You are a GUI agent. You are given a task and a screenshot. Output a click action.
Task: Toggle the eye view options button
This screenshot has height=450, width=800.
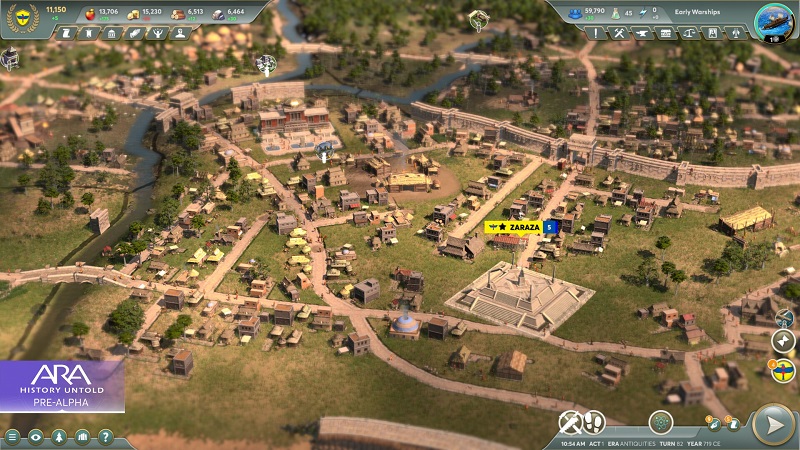click(x=36, y=437)
